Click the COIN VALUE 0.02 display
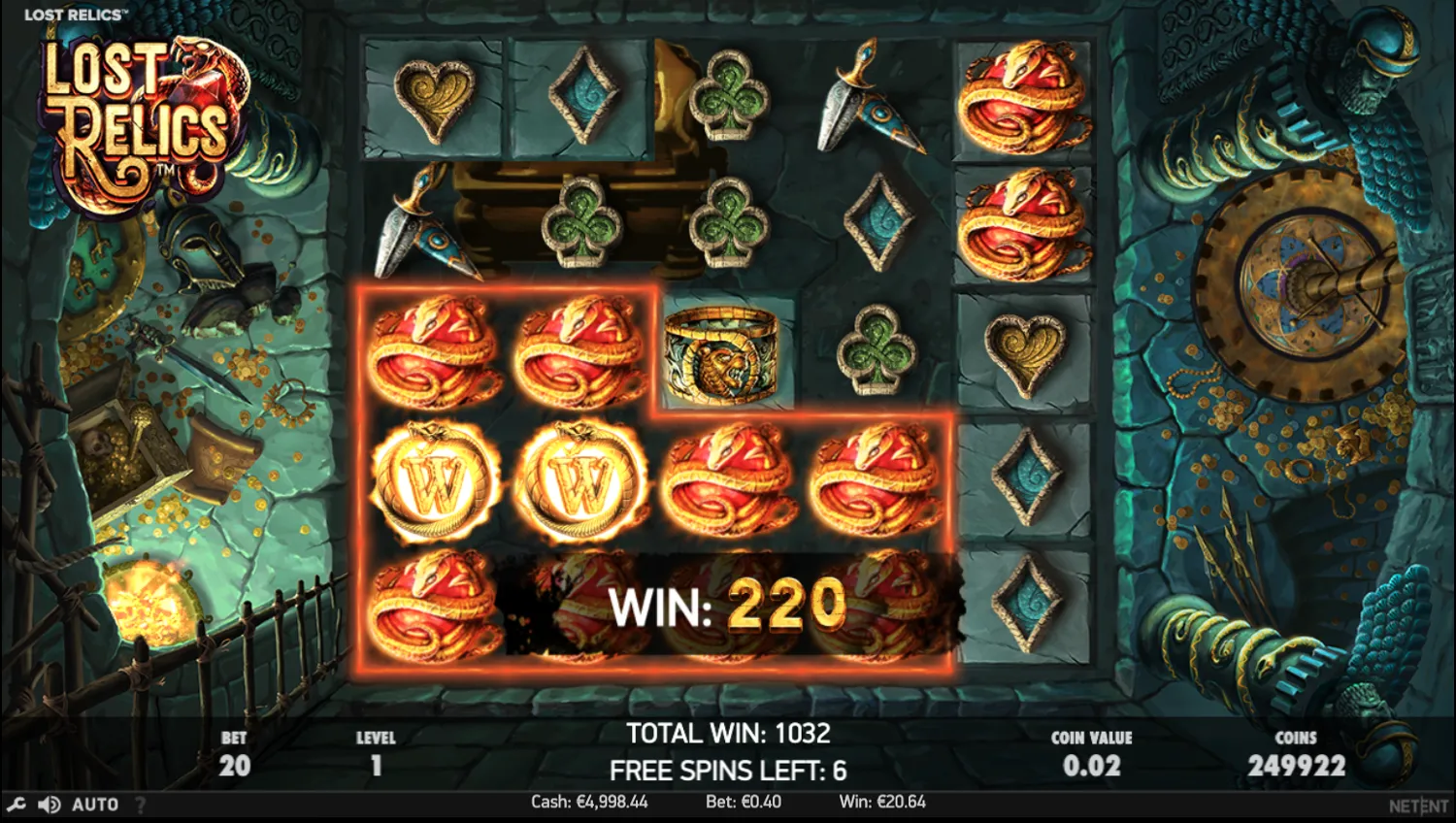Viewport: 1456px width, 823px height. (x=1091, y=752)
